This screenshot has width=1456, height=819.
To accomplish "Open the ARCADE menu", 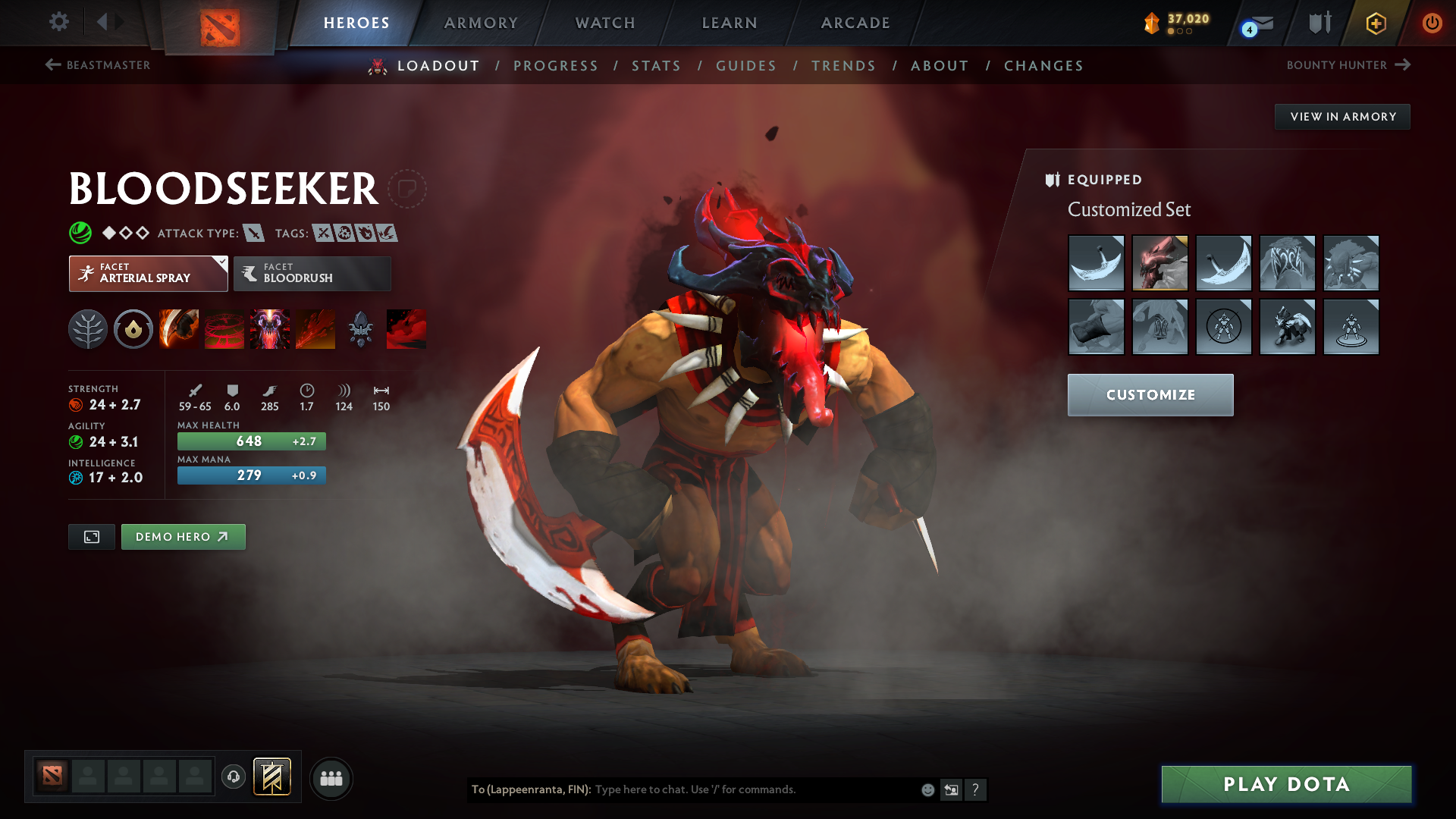I will coord(855,22).
